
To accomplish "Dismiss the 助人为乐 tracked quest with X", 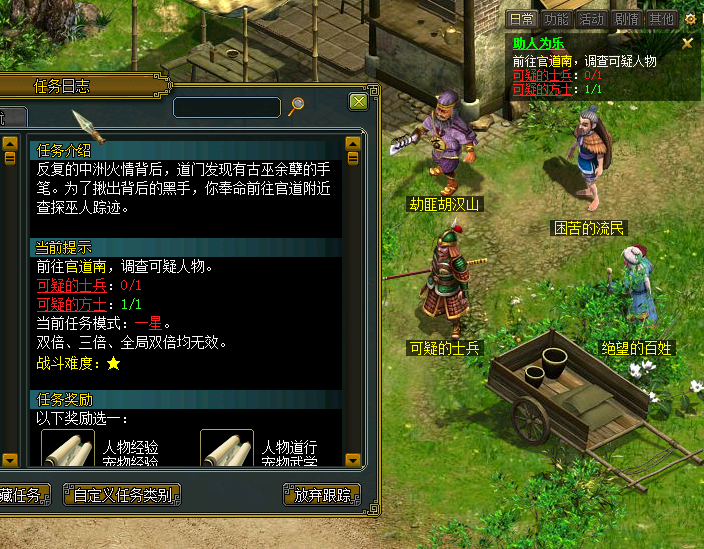I will click(687, 44).
